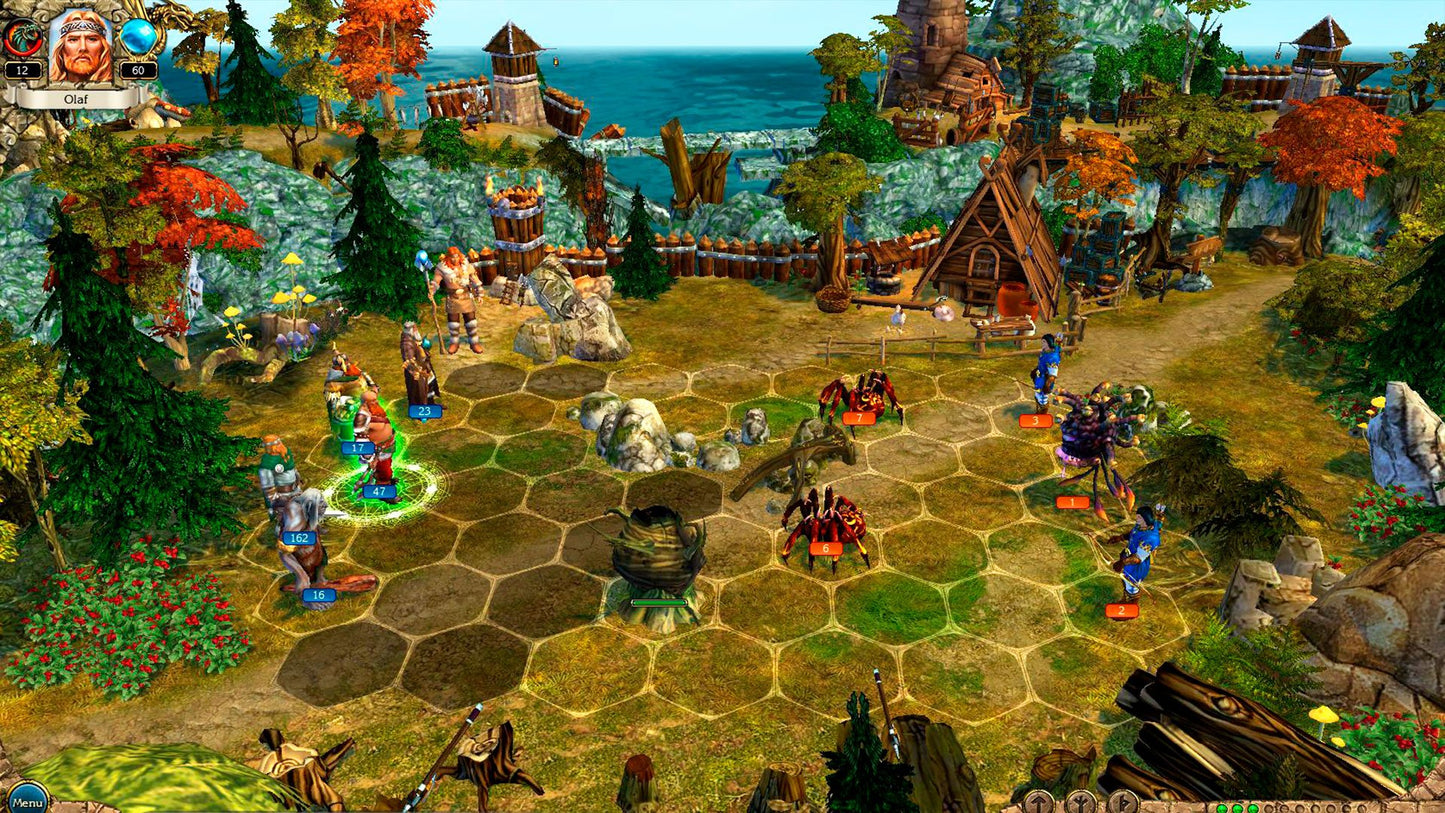
Task: Click the third lit green dot on bottom bar
Action: tap(1254, 808)
